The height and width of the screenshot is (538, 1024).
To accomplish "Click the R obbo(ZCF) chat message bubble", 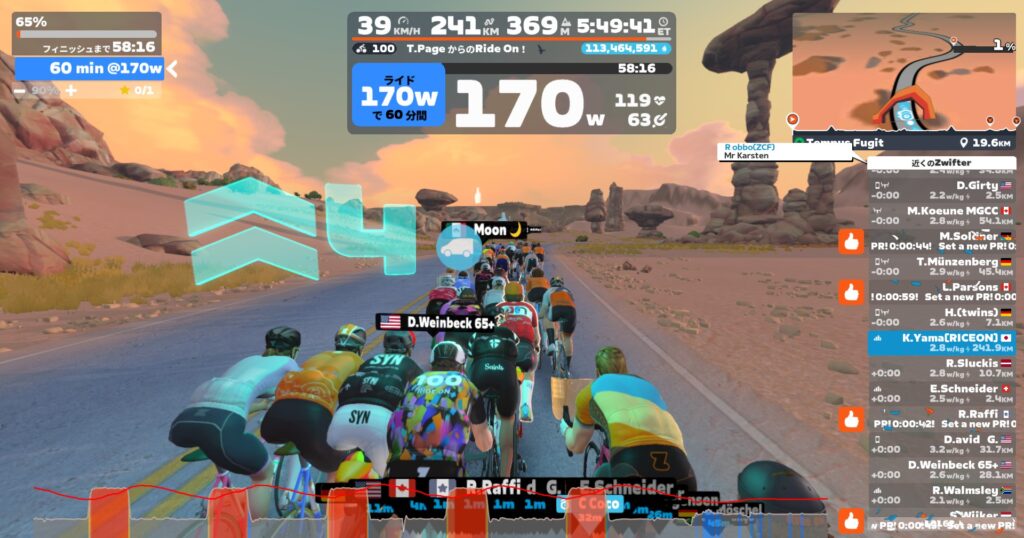I will pyautogui.click(x=783, y=152).
